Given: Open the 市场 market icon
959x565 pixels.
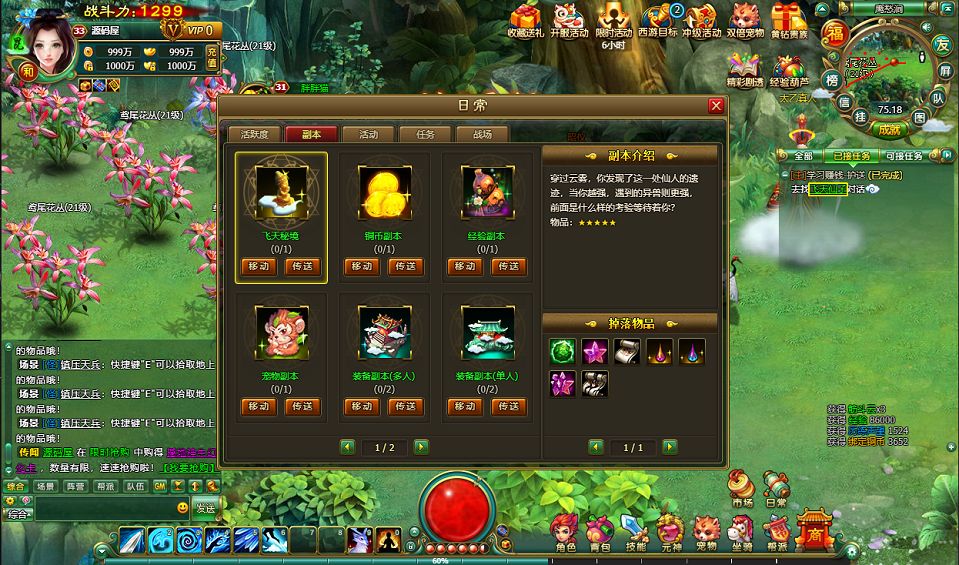Looking at the screenshot, I should point(742,487).
